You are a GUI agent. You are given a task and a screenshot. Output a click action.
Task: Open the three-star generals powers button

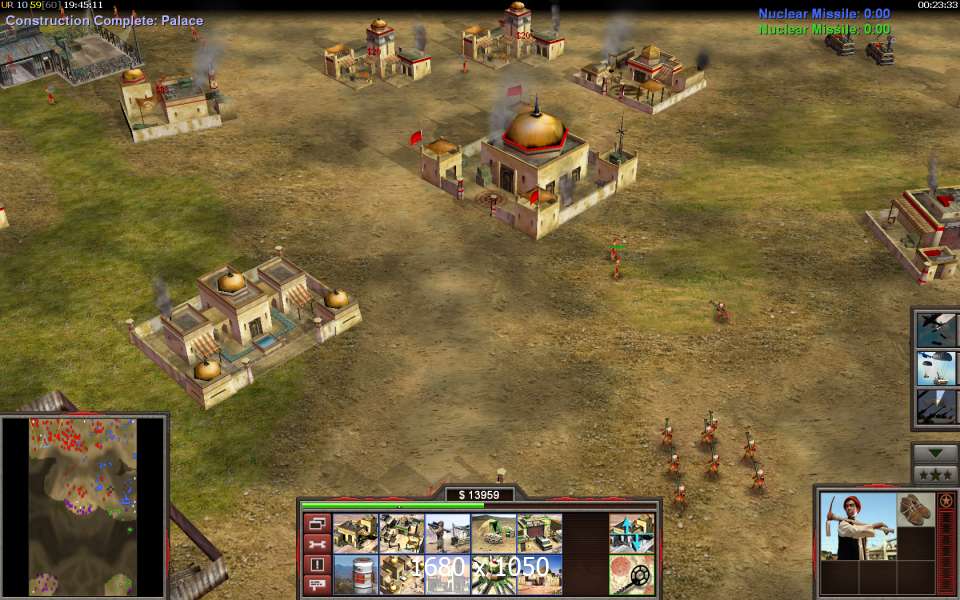[936, 474]
